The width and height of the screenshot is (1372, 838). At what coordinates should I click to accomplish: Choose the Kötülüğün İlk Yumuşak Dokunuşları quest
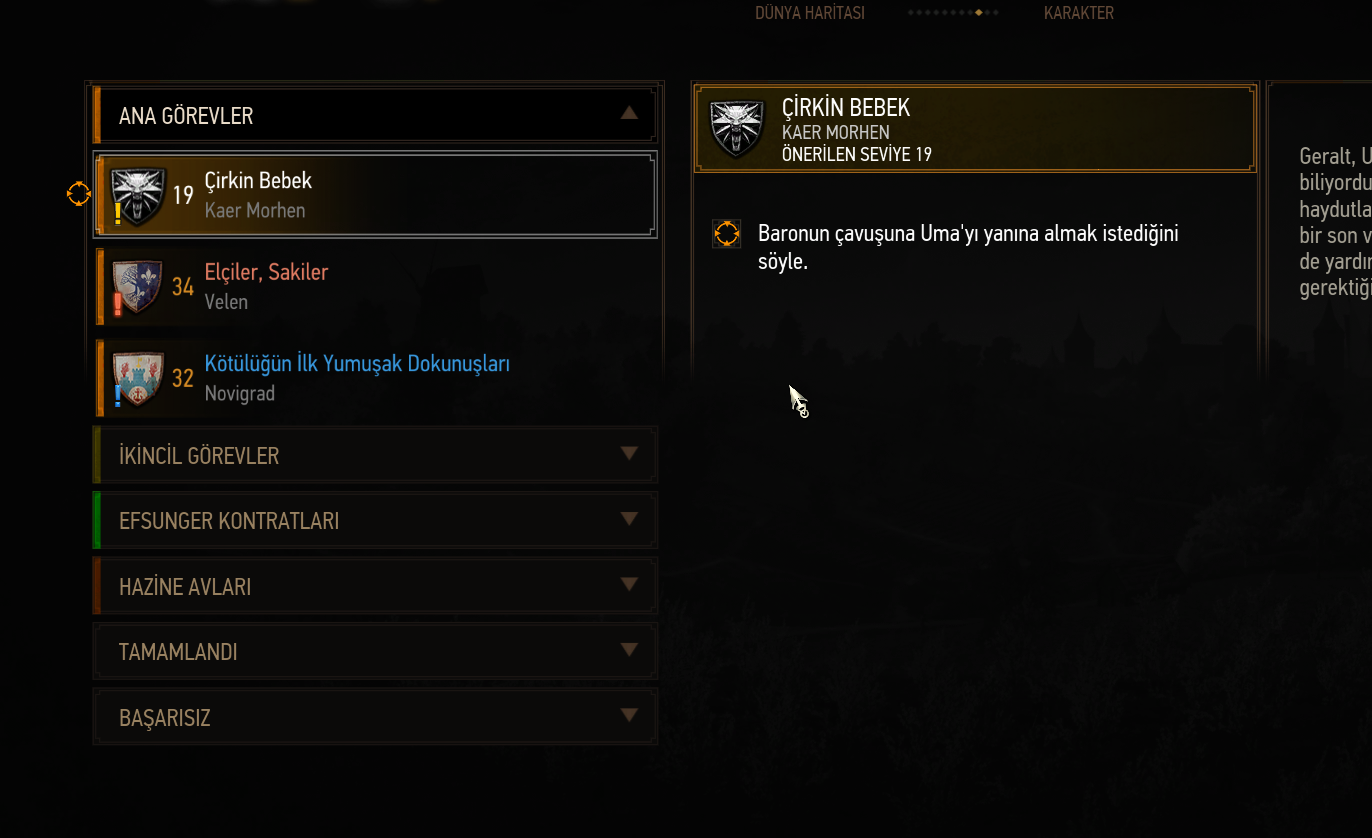375,377
